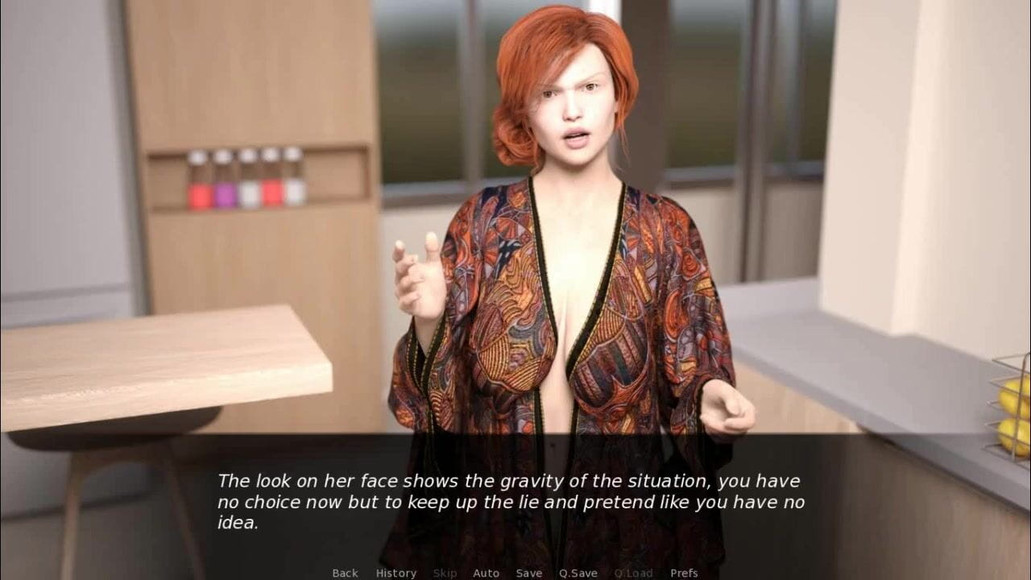Toggle Auto dialogue advance
Image resolution: width=1031 pixels, height=580 pixels.
(486, 573)
